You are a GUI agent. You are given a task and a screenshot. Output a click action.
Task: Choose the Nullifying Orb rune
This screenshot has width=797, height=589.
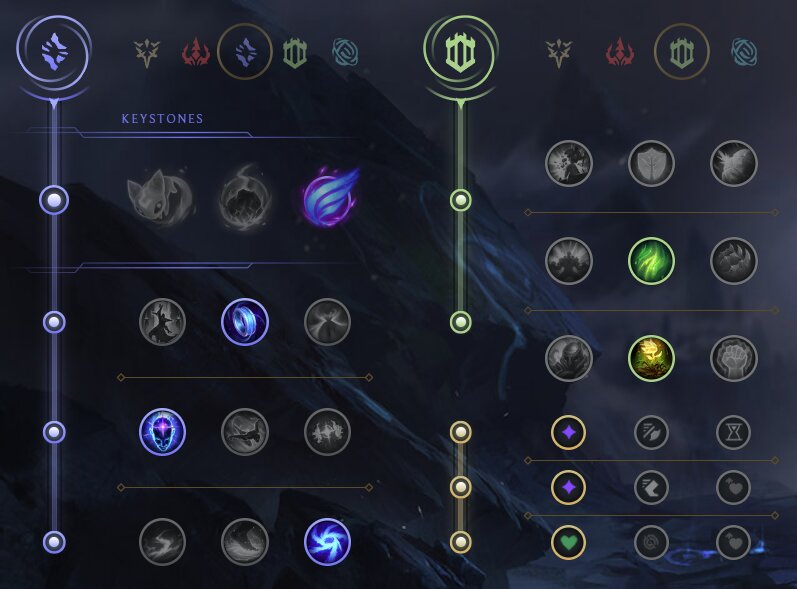[162, 321]
